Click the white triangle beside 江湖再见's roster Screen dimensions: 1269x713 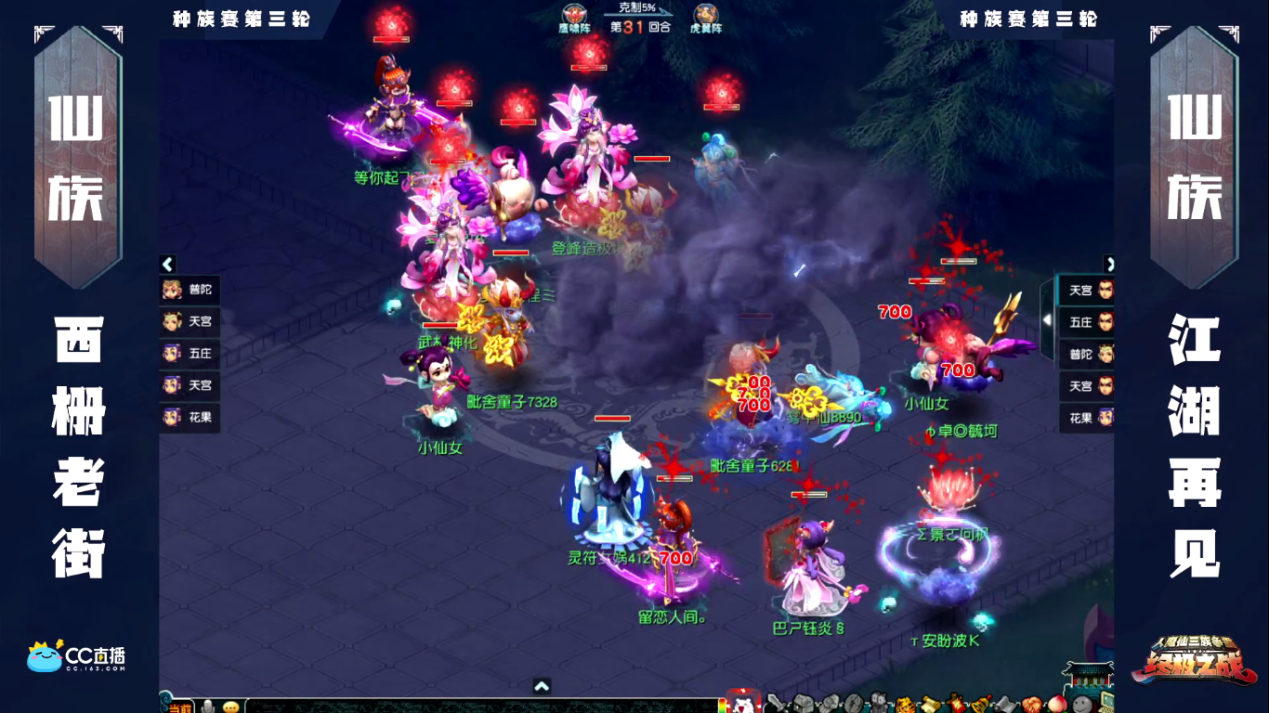click(x=1047, y=320)
